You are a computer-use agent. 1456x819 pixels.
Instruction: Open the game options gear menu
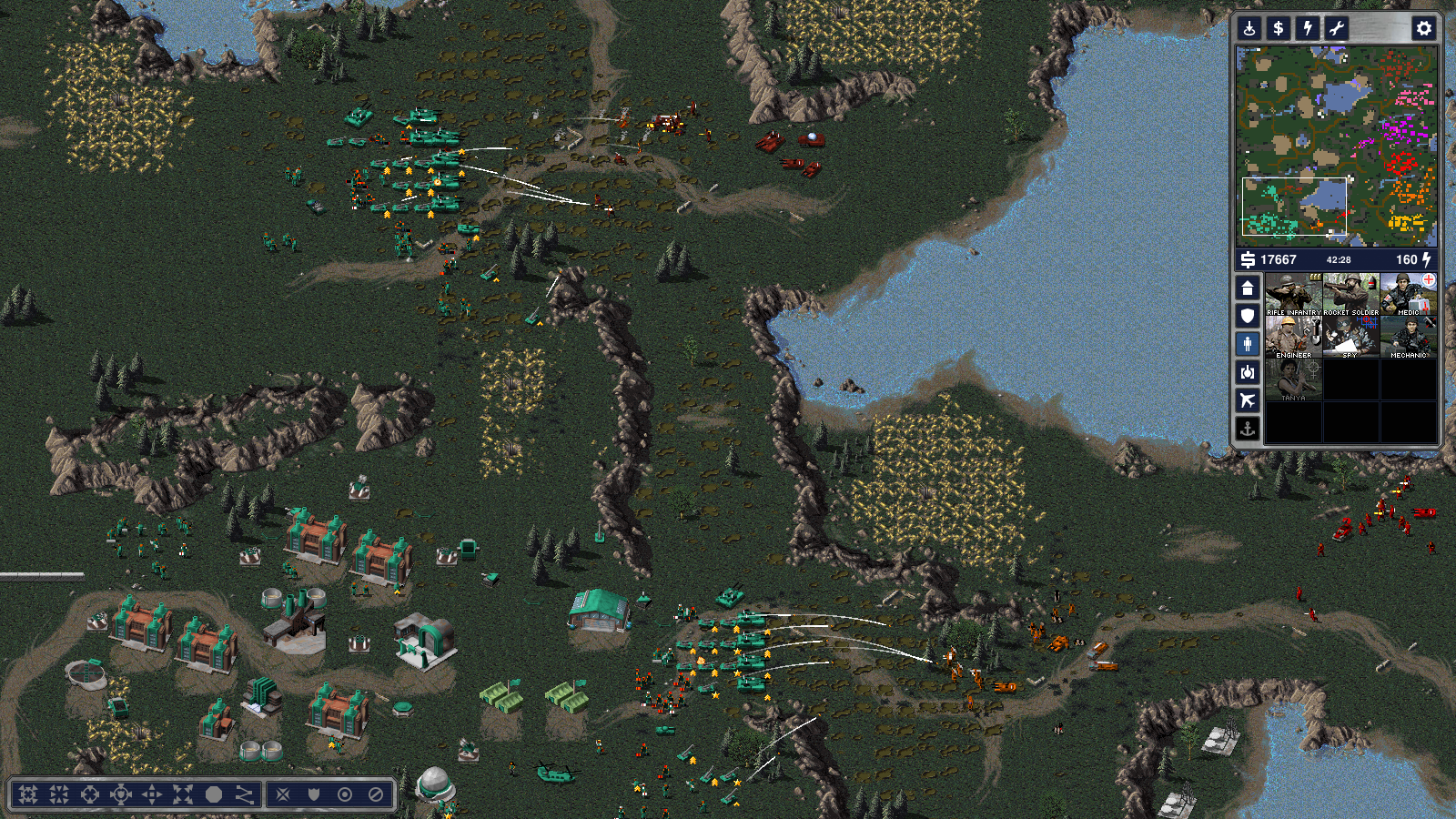click(1423, 28)
